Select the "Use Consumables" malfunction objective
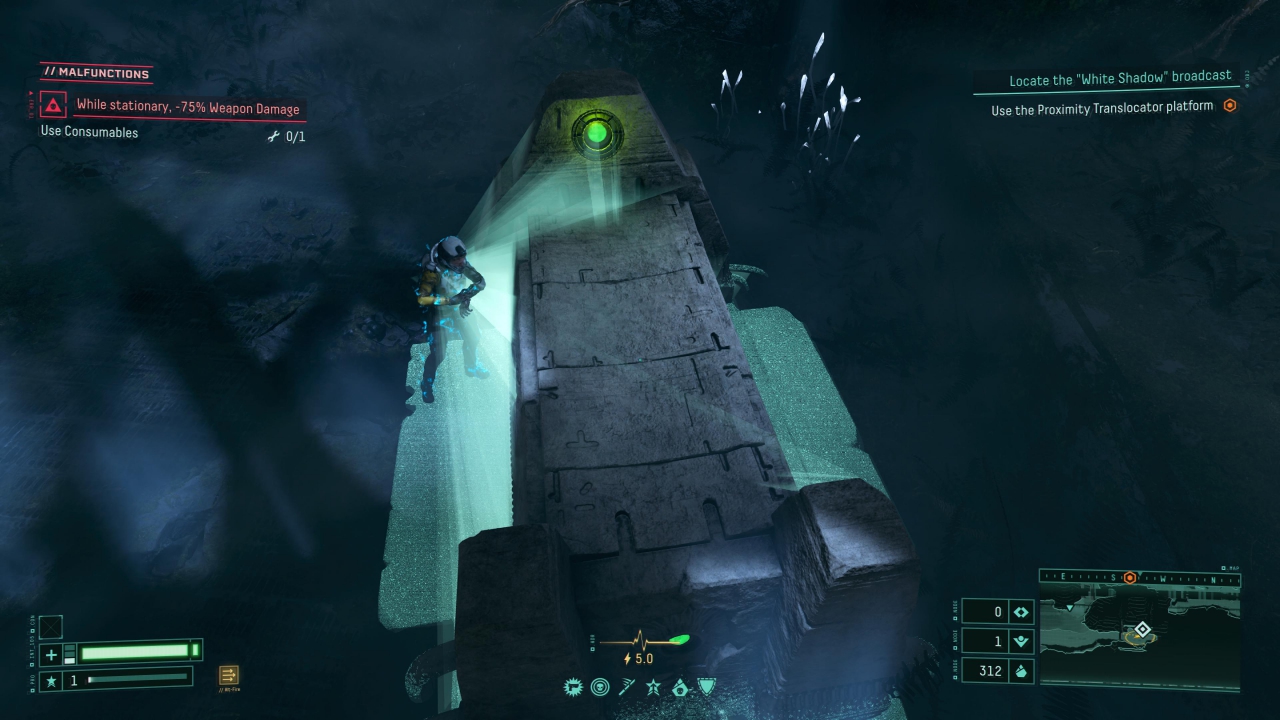The height and width of the screenshot is (720, 1280). click(x=89, y=132)
